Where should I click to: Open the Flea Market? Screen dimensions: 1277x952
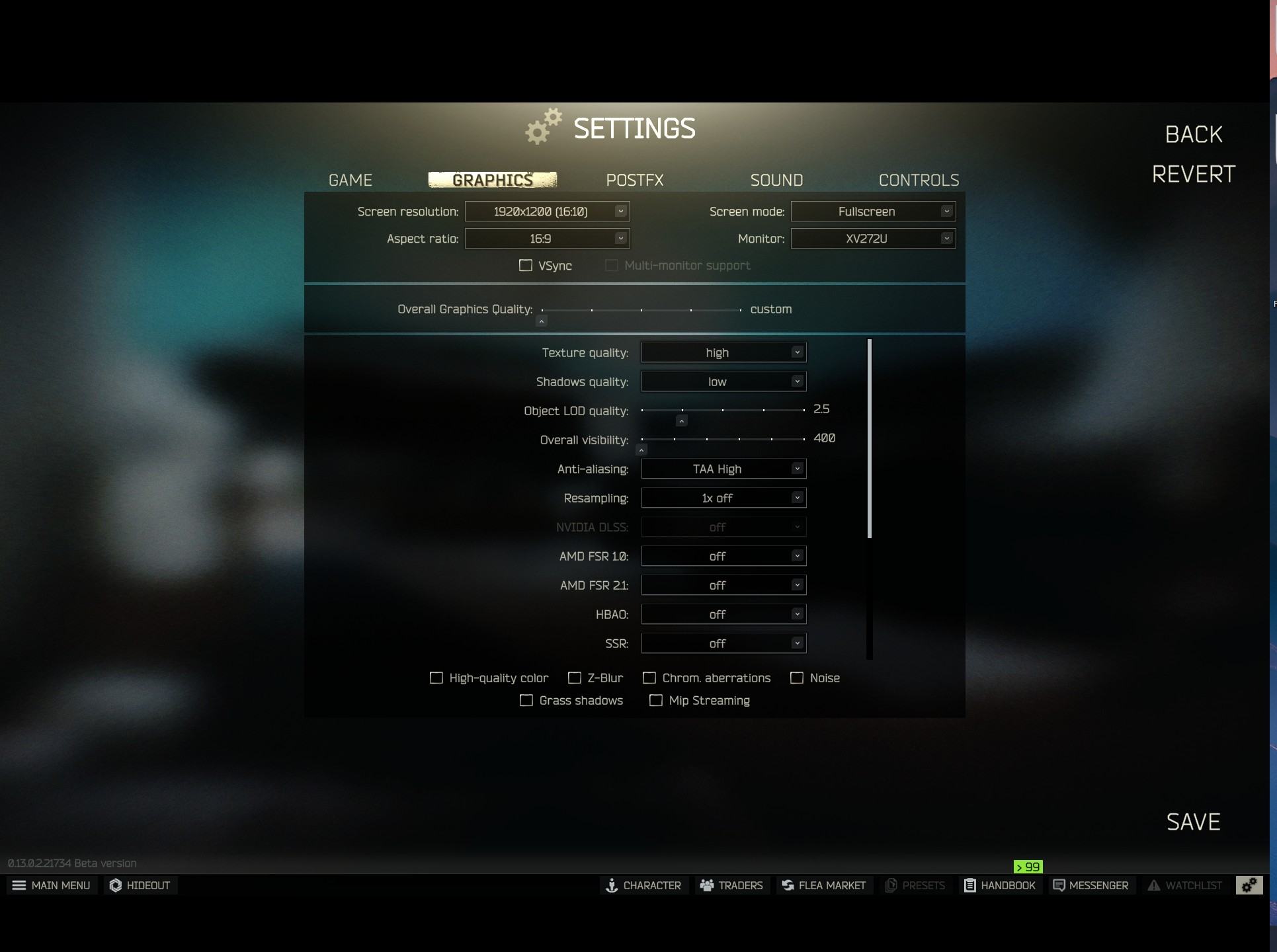coord(824,885)
